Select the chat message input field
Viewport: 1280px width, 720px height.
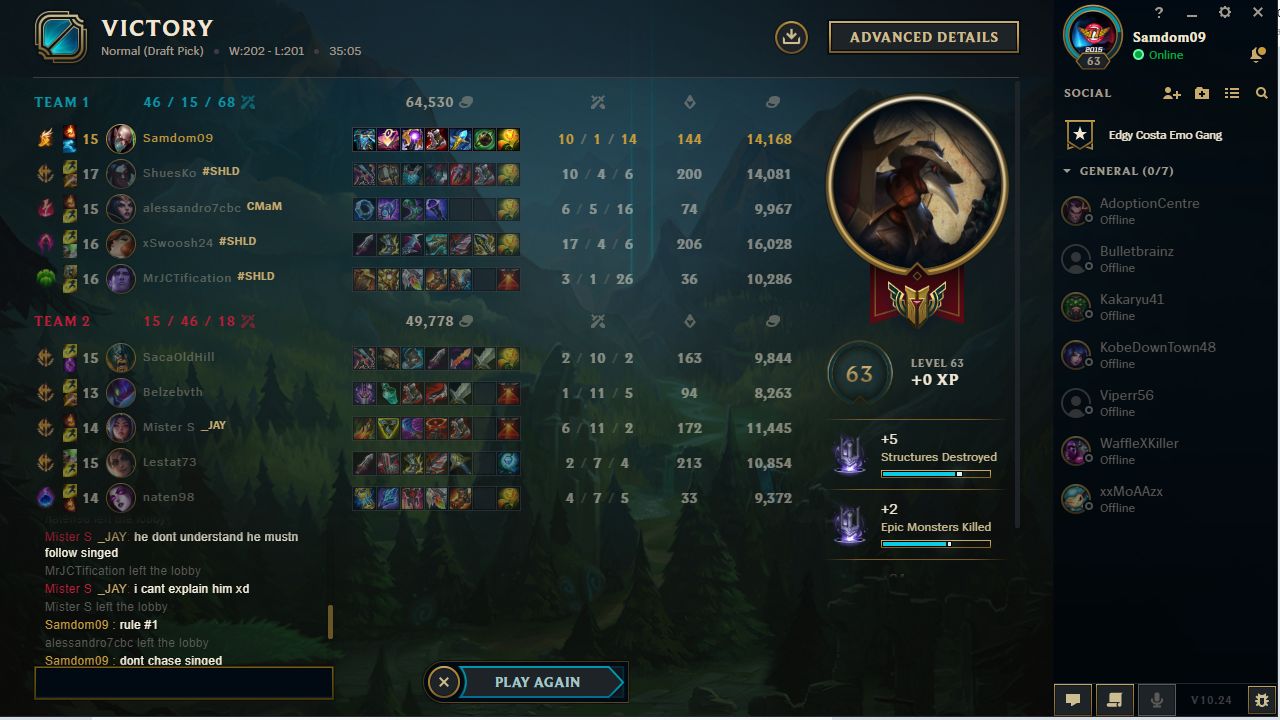pos(183,682)
